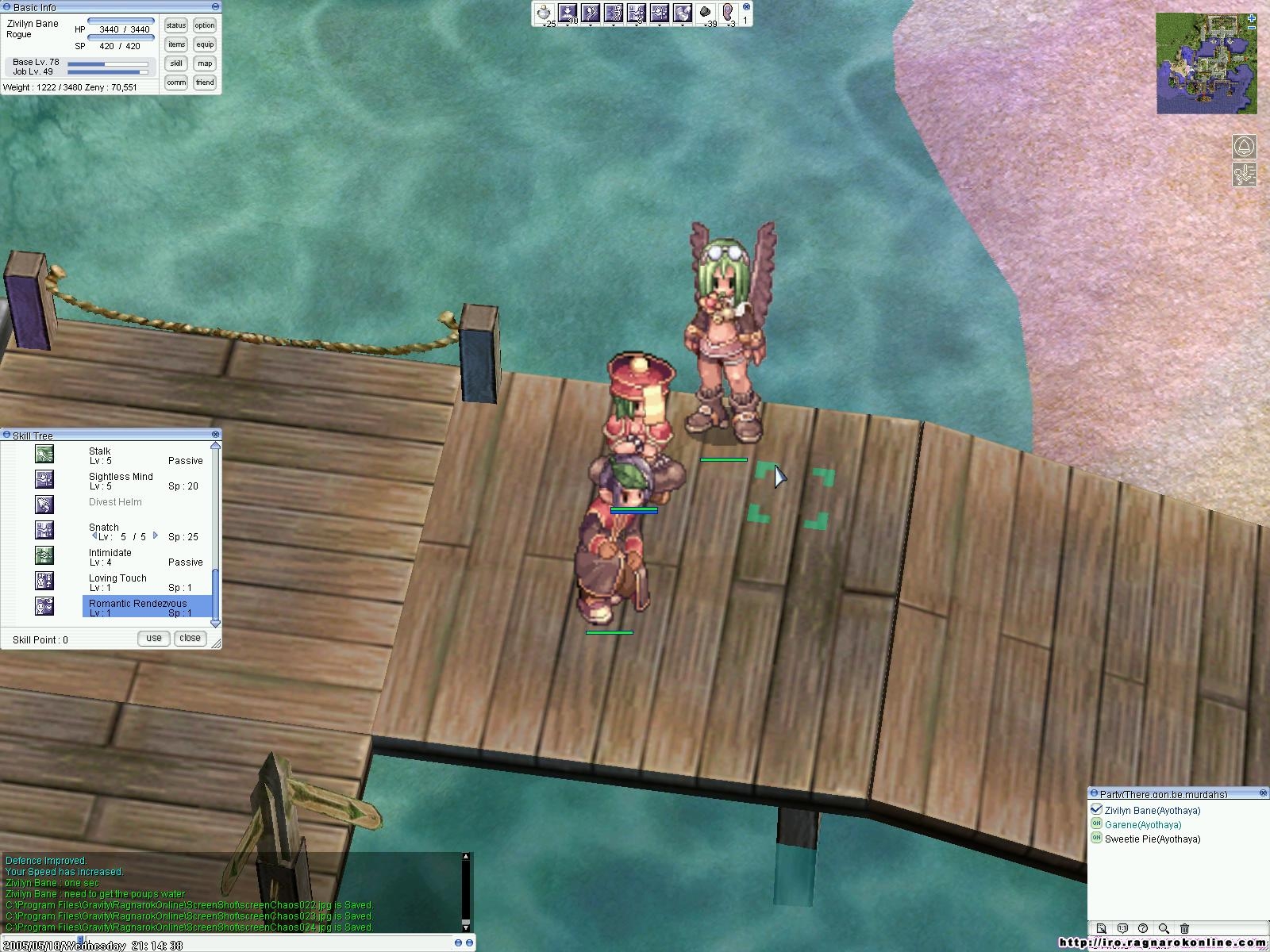Zoom in the minimap with plus
1270x952 pixels.
1252,17
